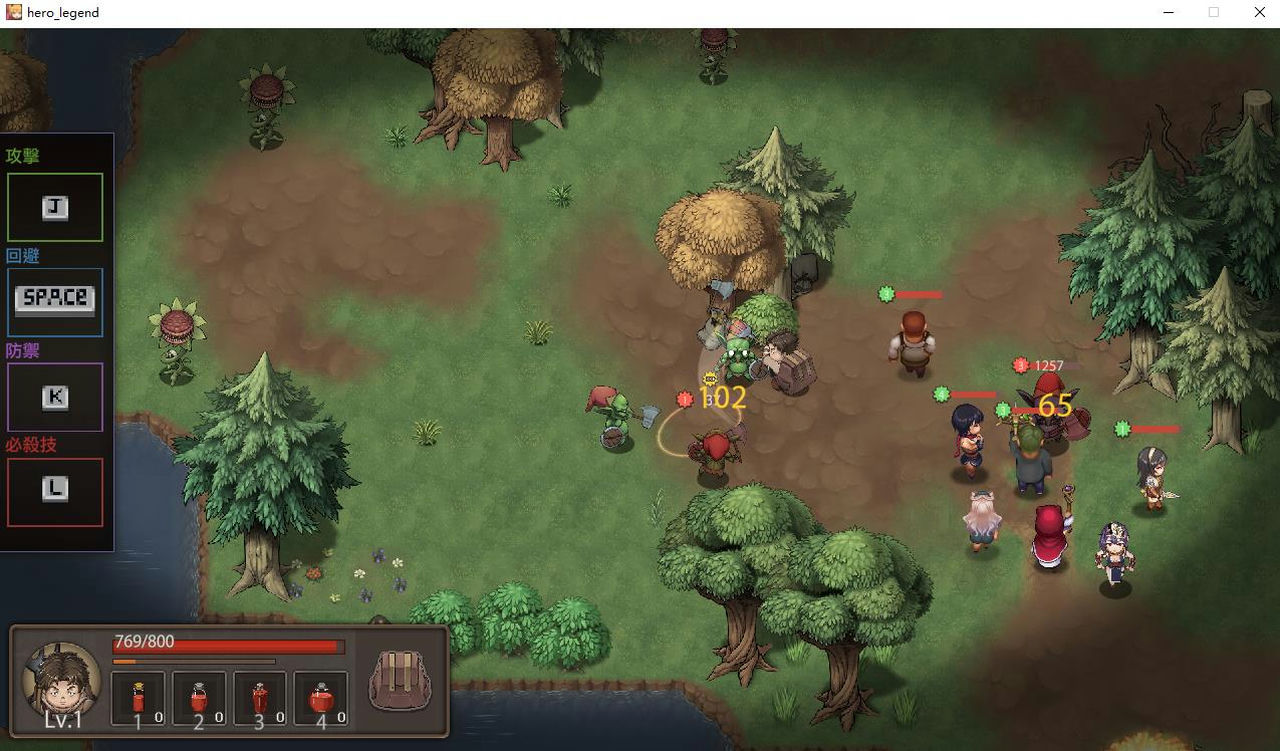Click the 攻擊 label above the J key
Image resolution: width=1280 pixels, height=751 pixels.
(24, 156)
